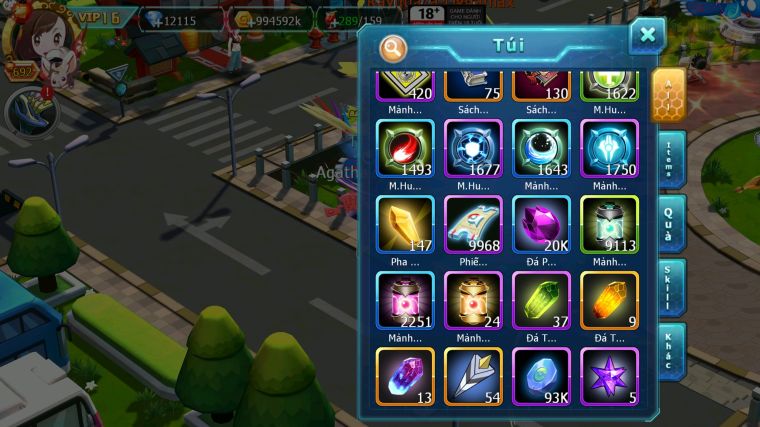Close the Túi bag window
760x427 pixels.
point(647,36)
